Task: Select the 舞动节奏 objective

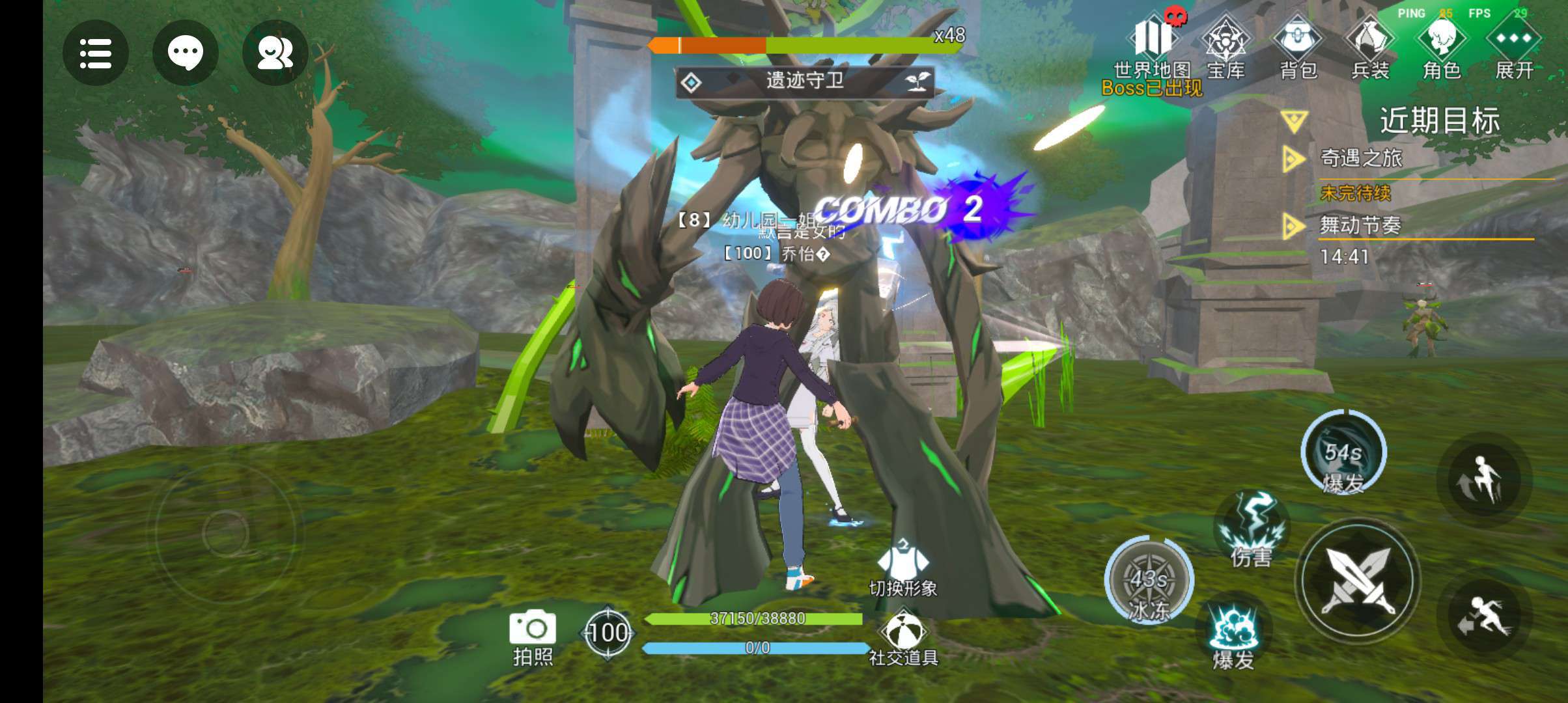Action: (1360, 226)
